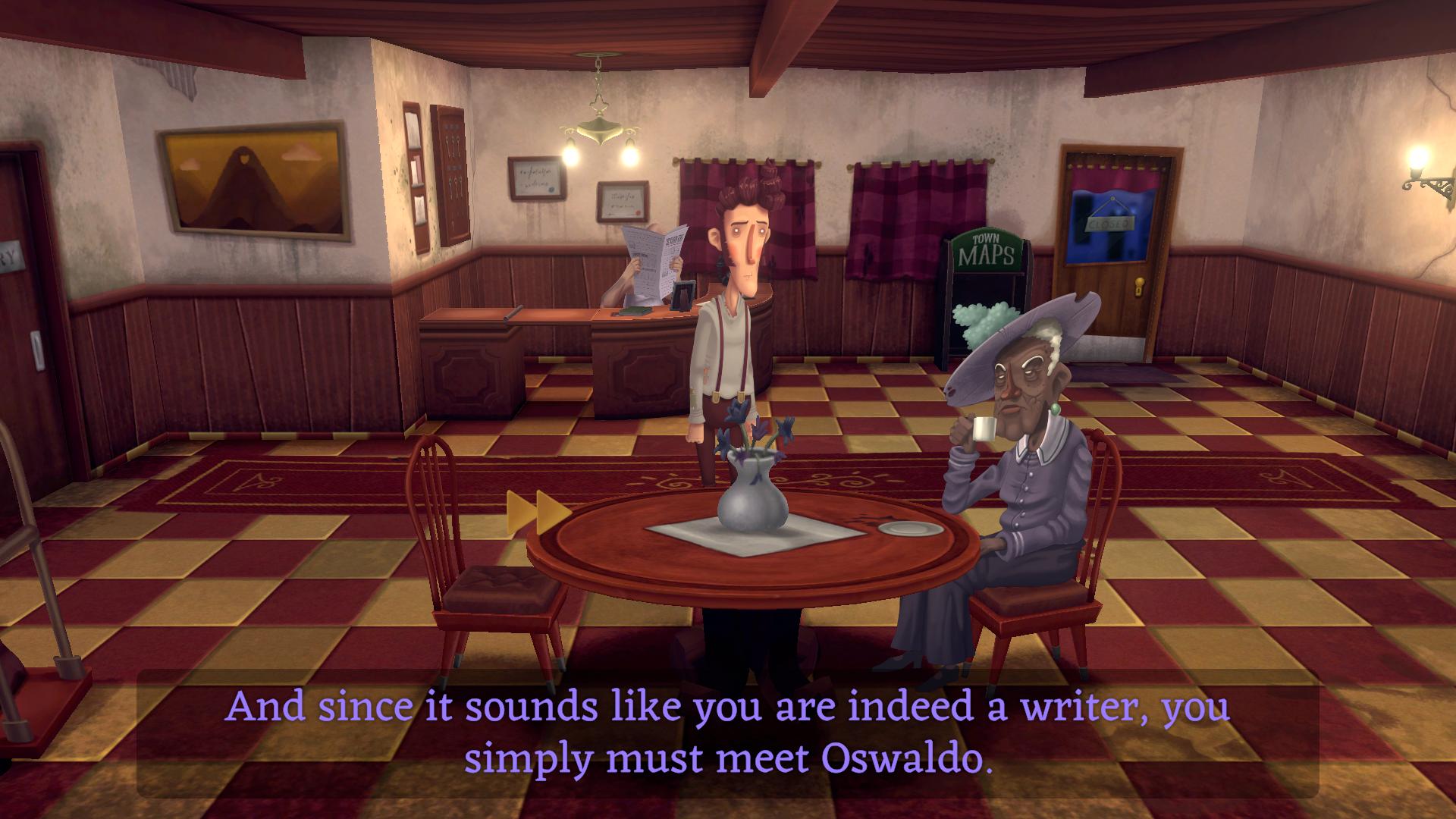Viewport: 1456px width, 819px height.
Task: Click the yellow fast-forward skip arrows
Action: (x=538, y=507)
